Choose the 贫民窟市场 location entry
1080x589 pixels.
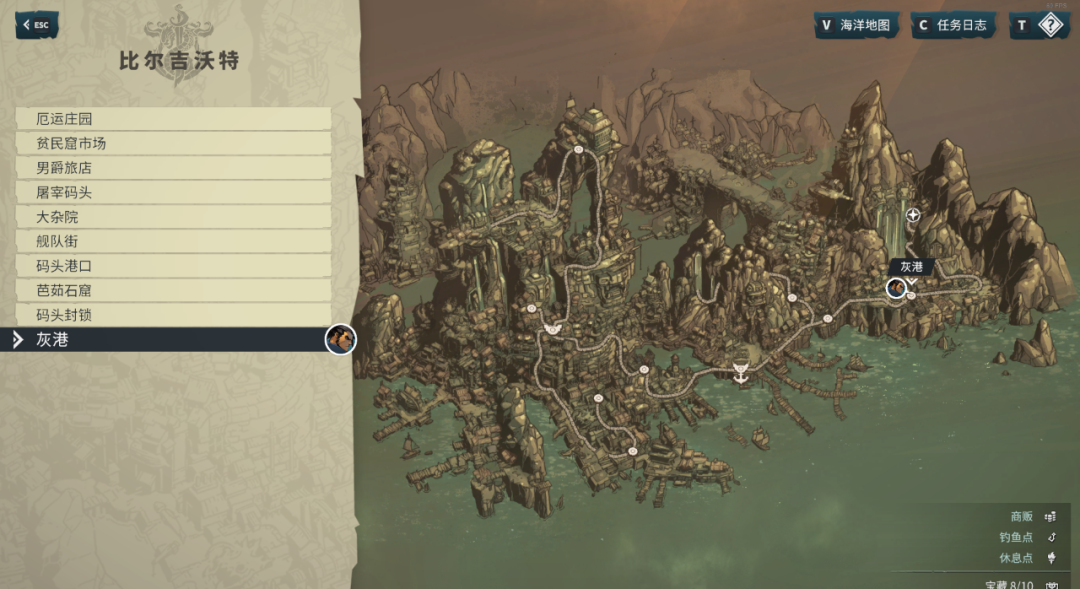tap(173, 144)
